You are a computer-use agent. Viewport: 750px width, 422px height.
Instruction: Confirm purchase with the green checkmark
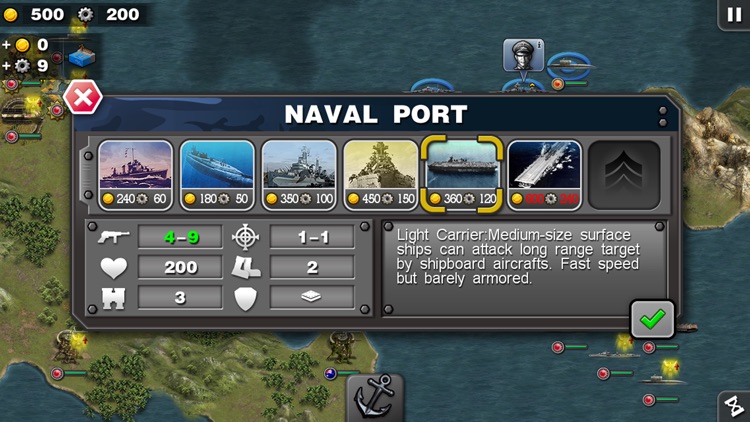pyautogui.click(x=652, y=319)
